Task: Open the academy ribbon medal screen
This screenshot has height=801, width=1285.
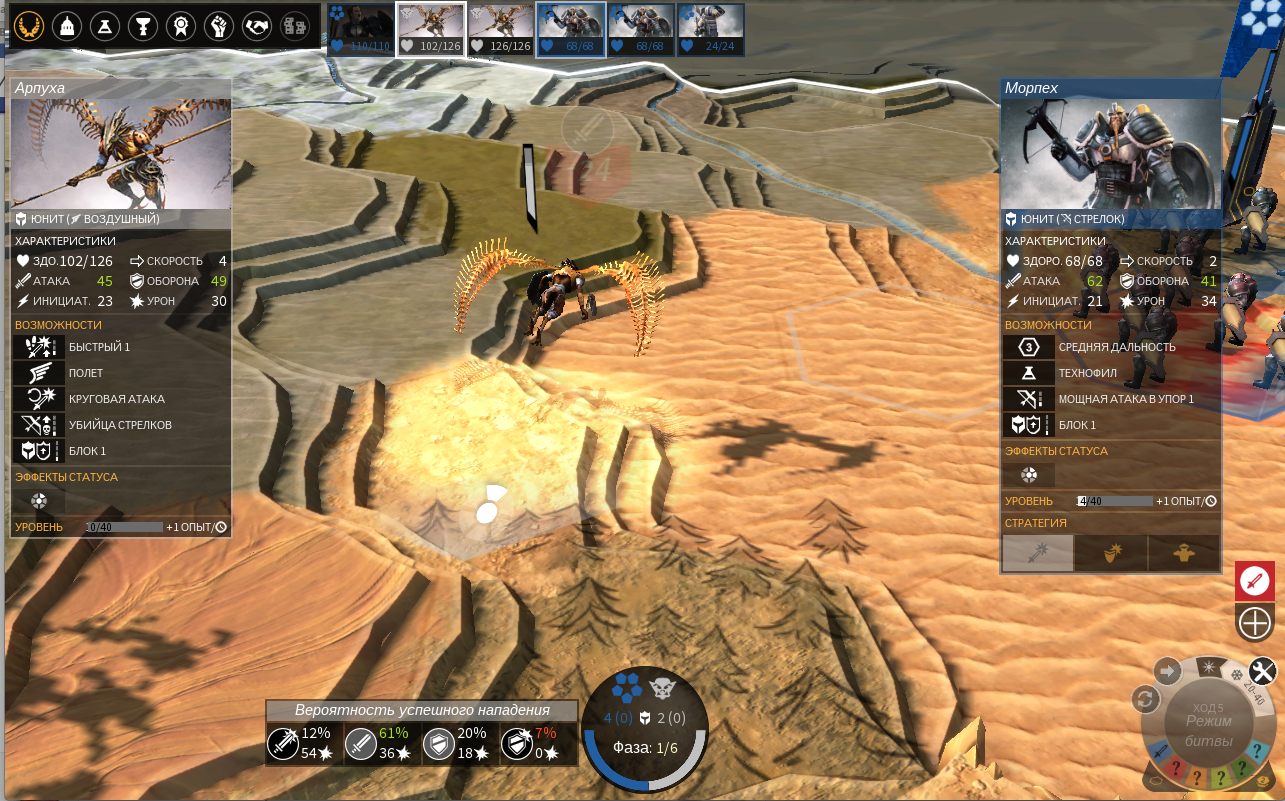Action: coord(180,25)
